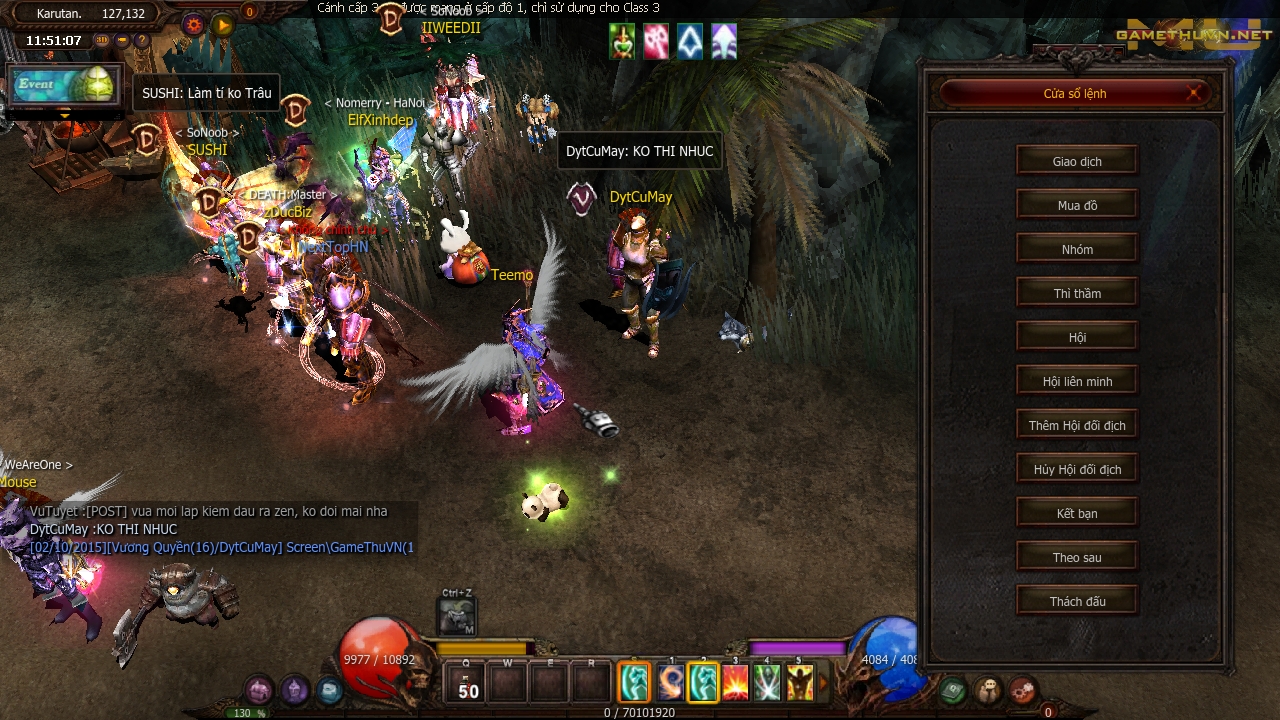Click the red gear helper icon bottom right
This screenshot has width=1280, height=720.
tap(1023, 691)
